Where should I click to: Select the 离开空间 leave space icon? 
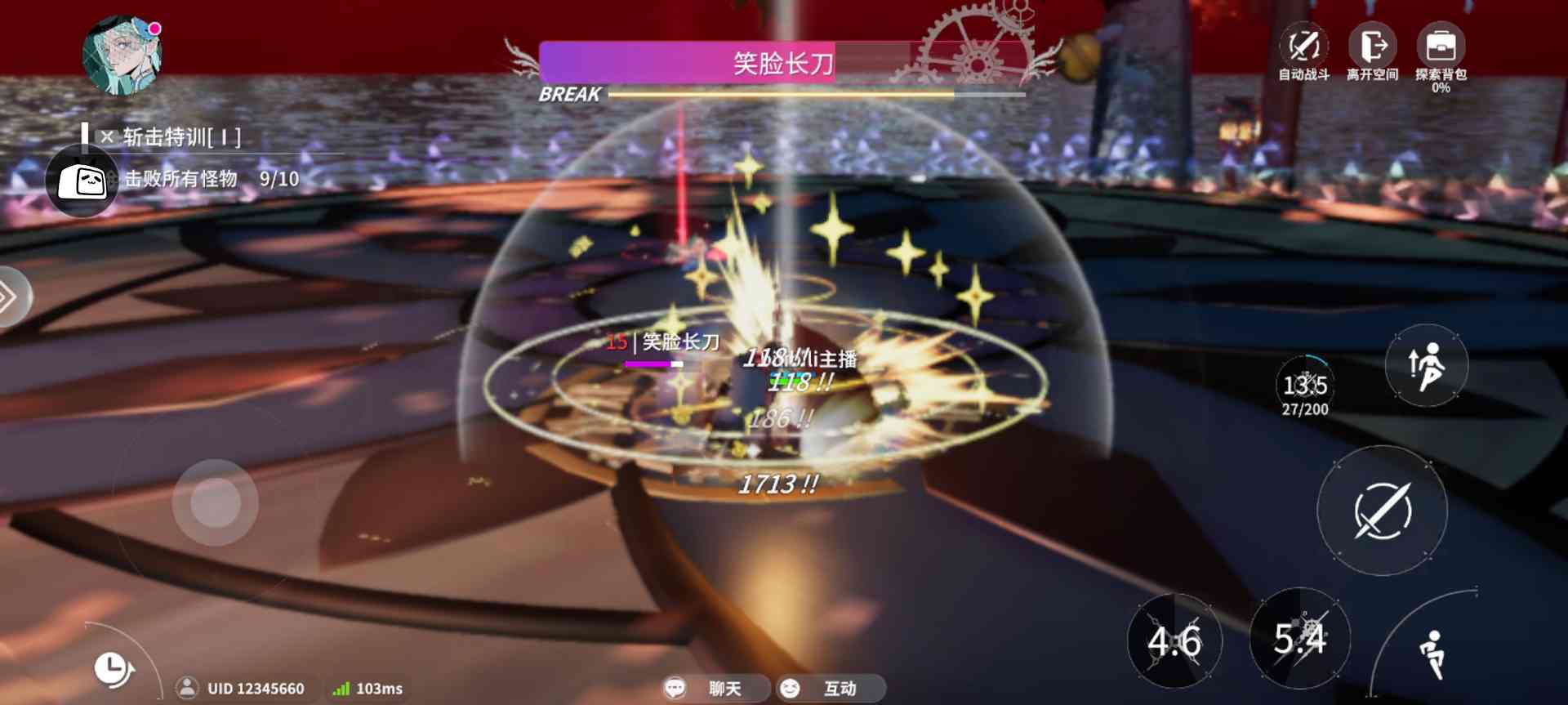[1370, 45]
